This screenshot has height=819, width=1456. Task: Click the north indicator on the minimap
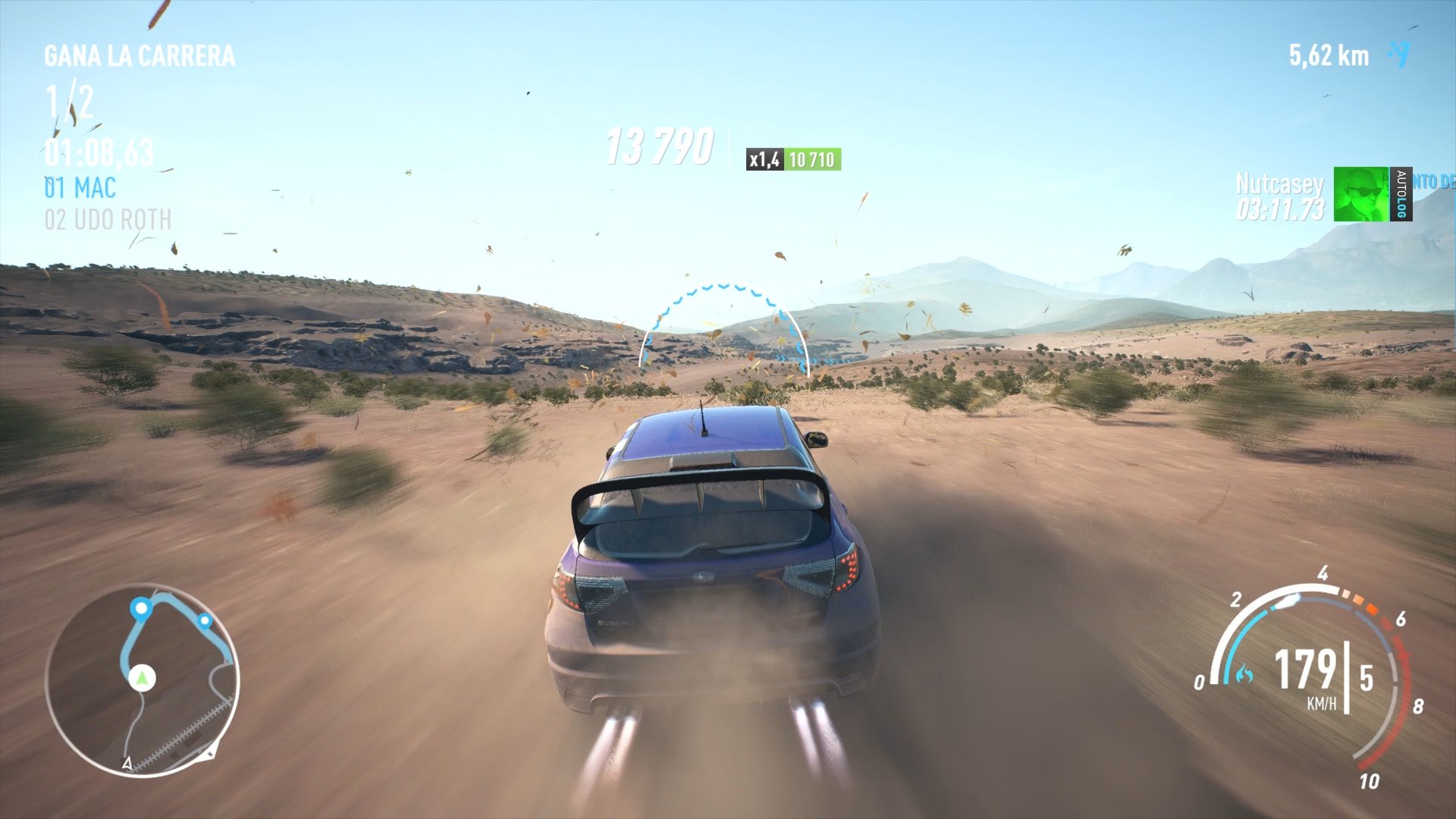pos(210,753)
